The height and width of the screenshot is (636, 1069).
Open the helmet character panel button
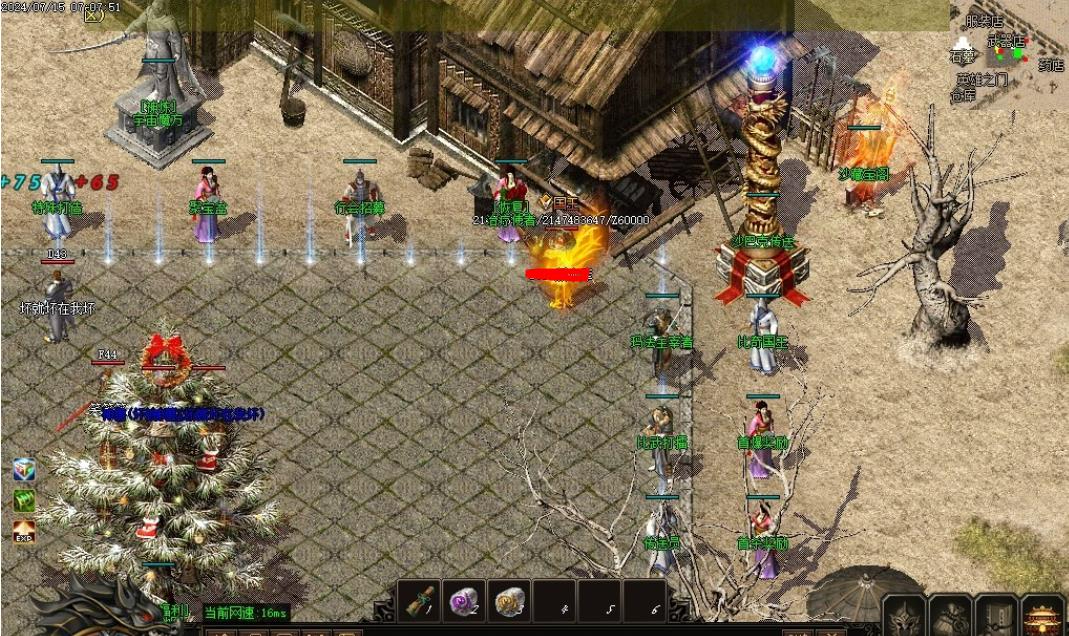[904, 616]
